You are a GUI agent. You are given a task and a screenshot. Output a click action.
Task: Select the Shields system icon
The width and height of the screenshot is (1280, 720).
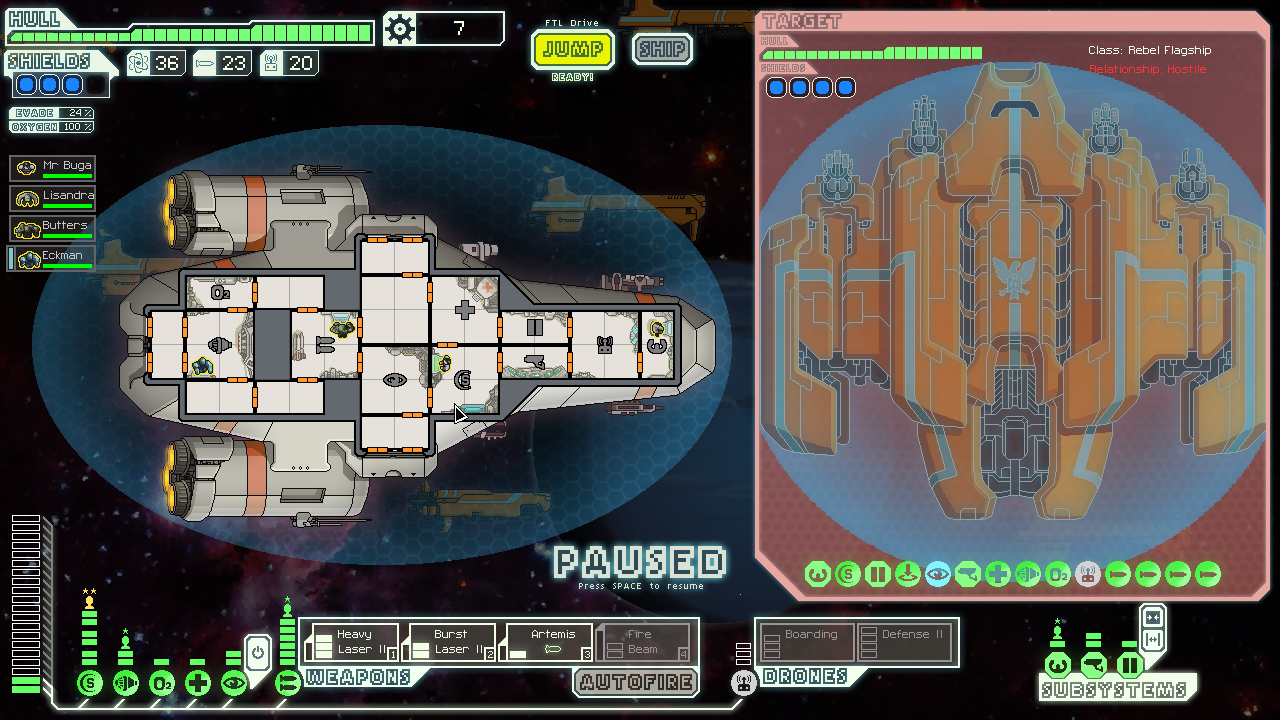[x=89, y=684]
